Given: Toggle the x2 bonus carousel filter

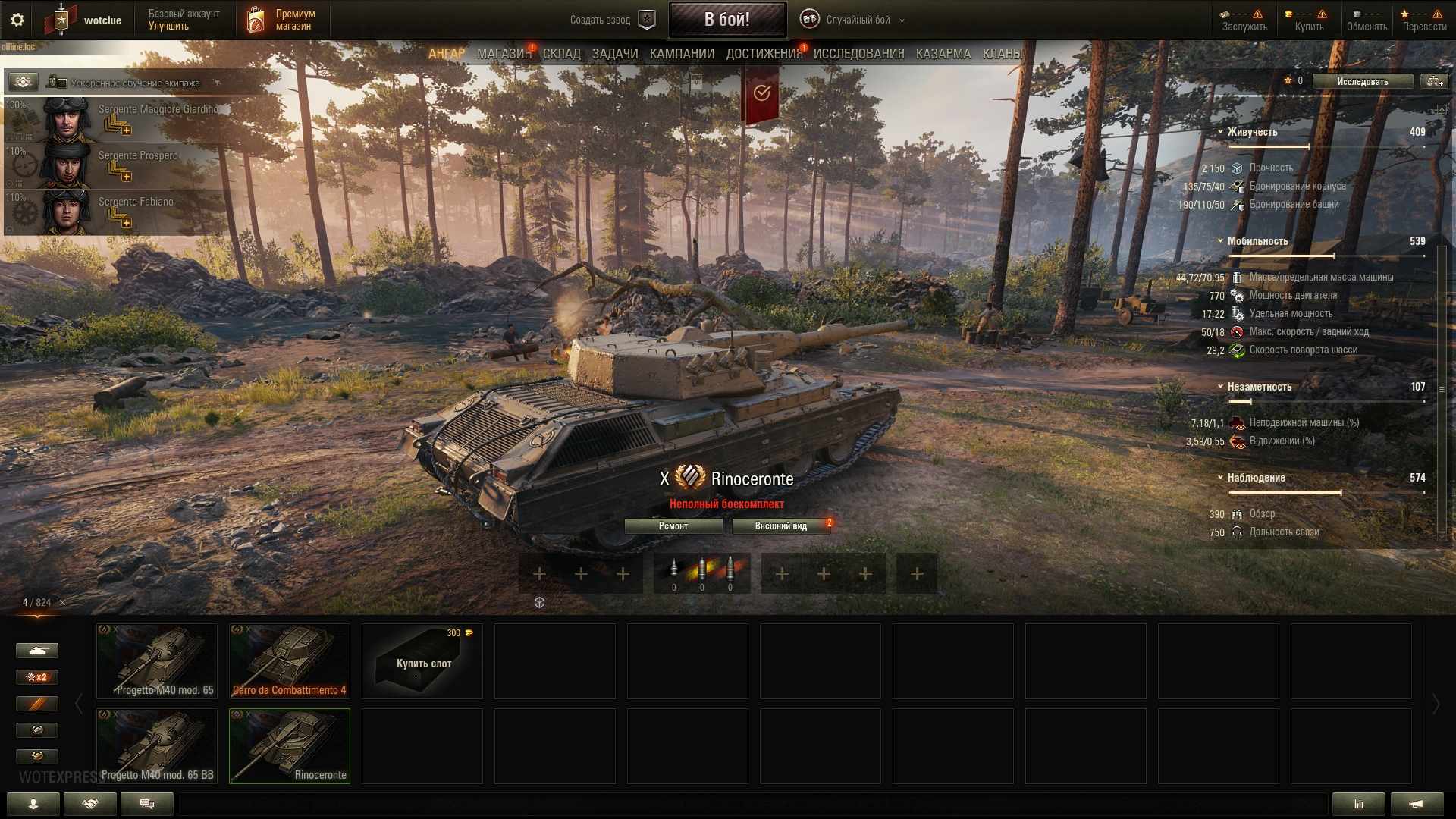Looking at the screenshot, I should (36, 677).
